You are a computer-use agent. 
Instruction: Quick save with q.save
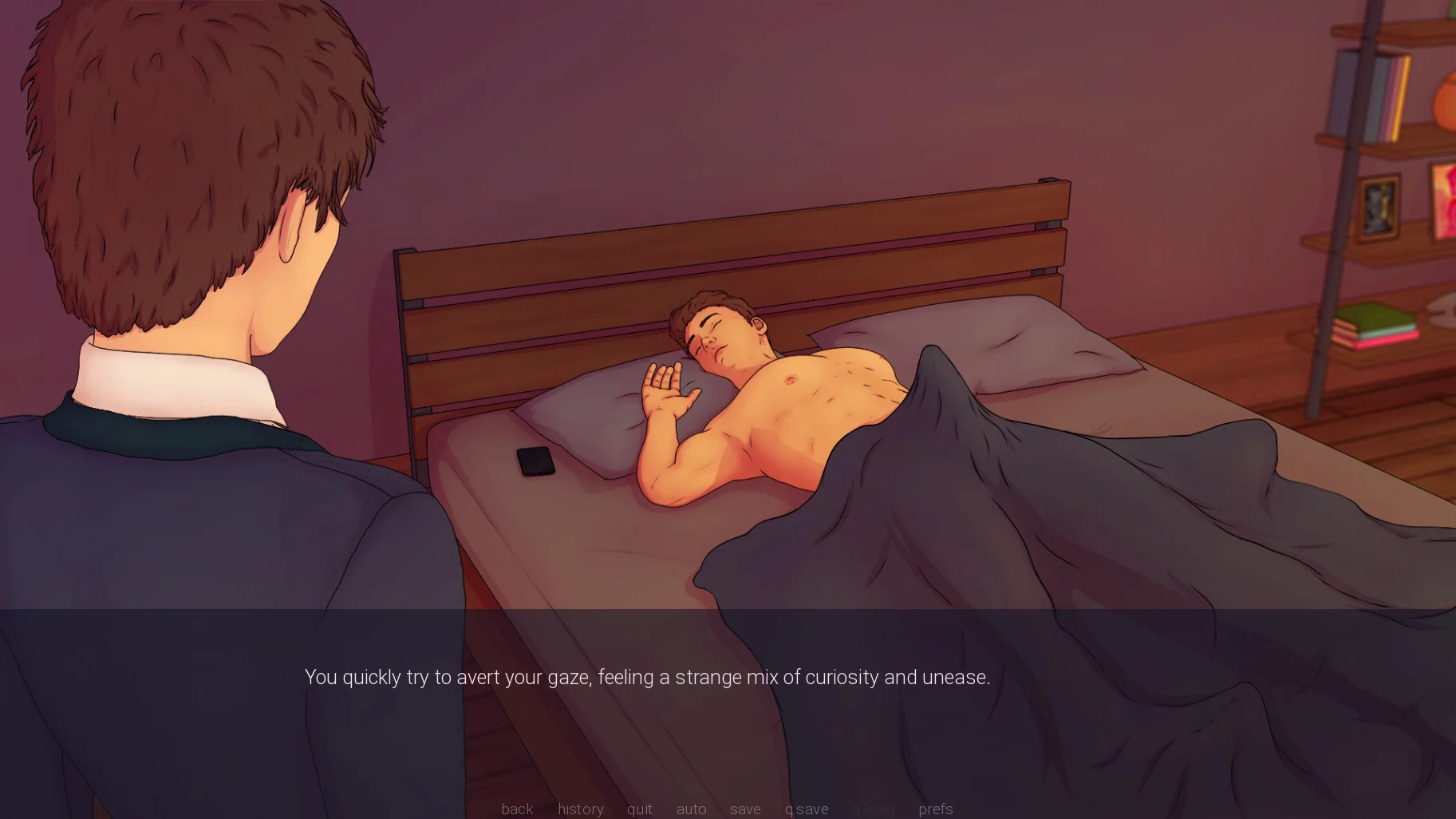(806, 809)
